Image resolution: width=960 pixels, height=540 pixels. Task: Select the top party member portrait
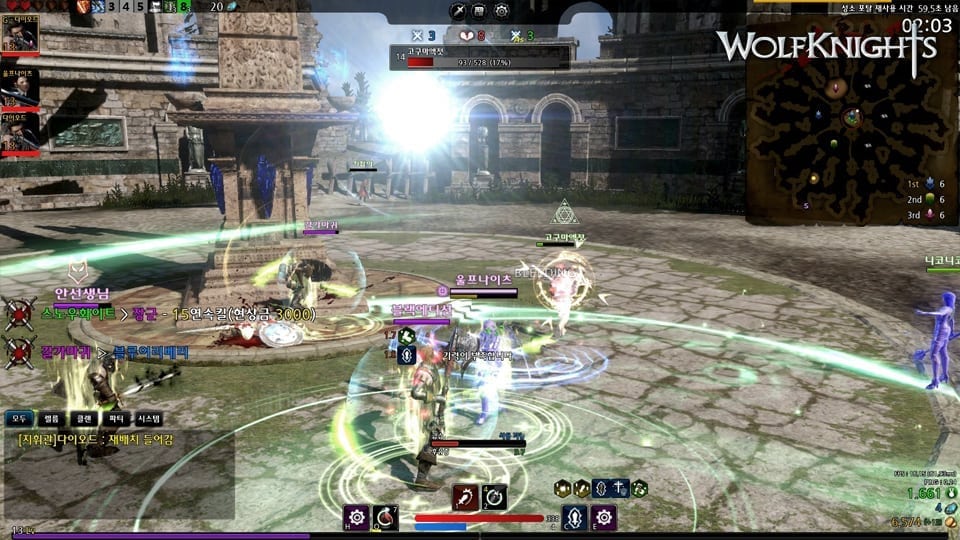tap(20, 36)
